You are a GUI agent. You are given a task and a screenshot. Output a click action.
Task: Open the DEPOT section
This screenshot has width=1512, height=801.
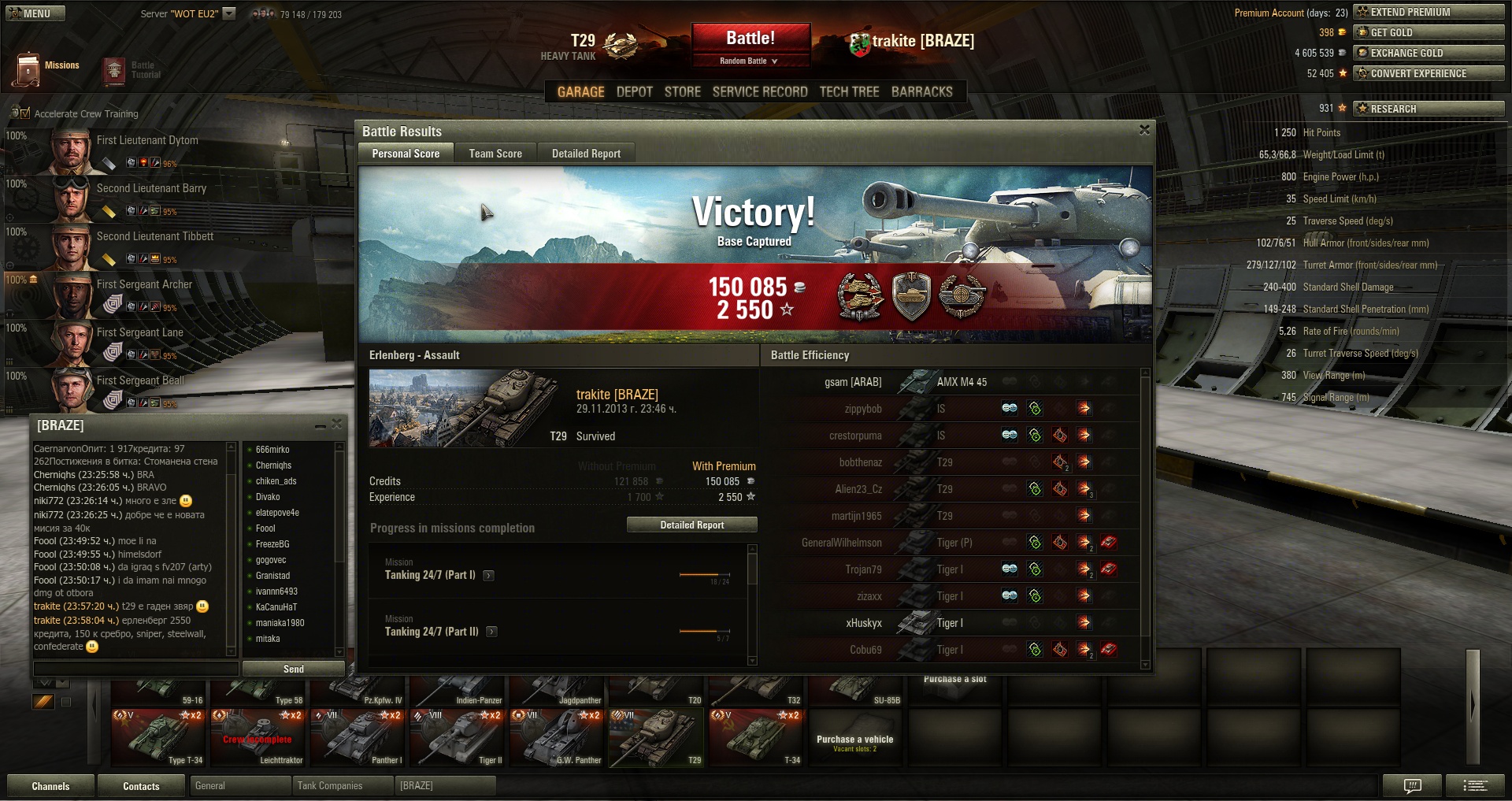634,92
